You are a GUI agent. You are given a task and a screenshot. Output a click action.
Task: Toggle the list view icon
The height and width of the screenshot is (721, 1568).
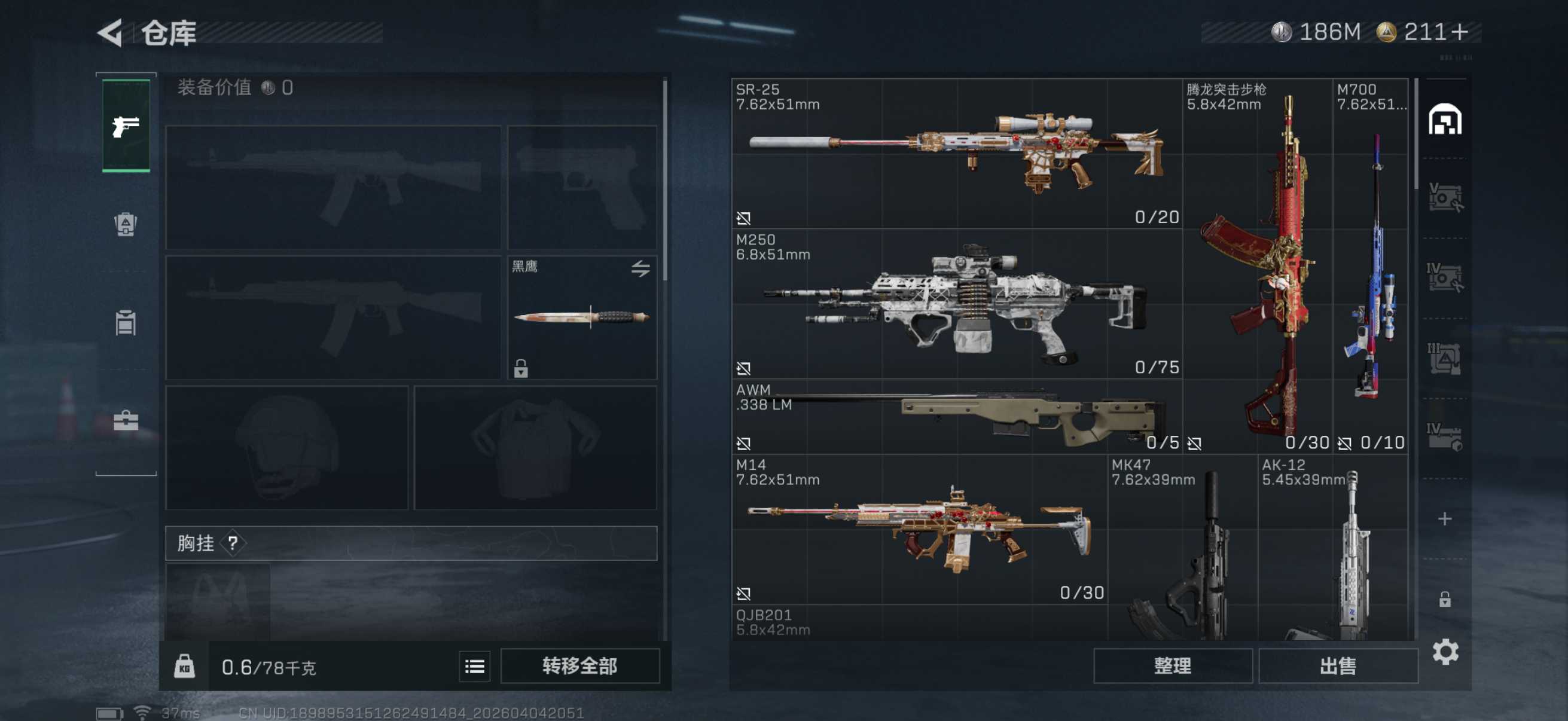[x=474, y=666]
